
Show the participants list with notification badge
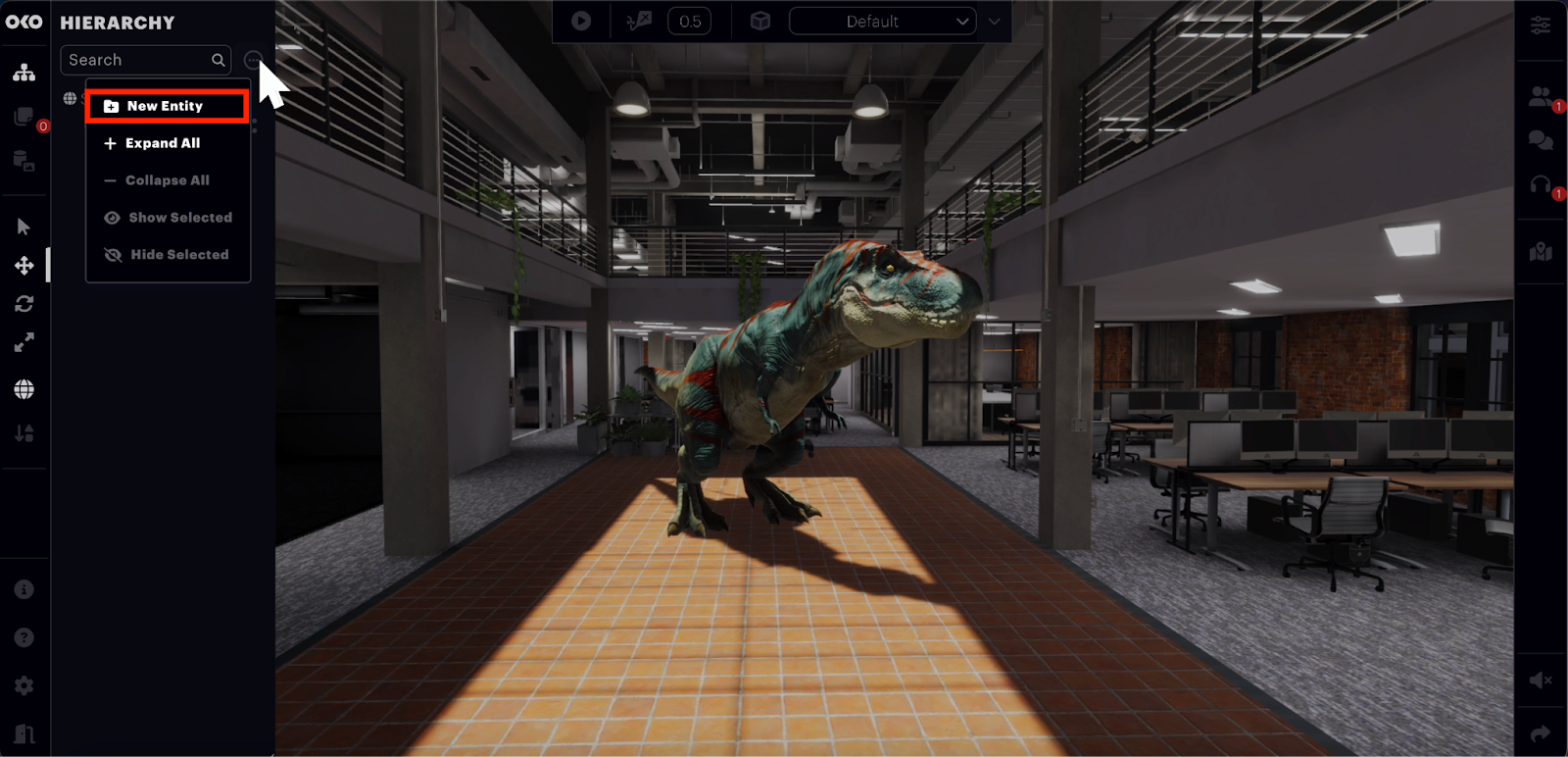1541,96
